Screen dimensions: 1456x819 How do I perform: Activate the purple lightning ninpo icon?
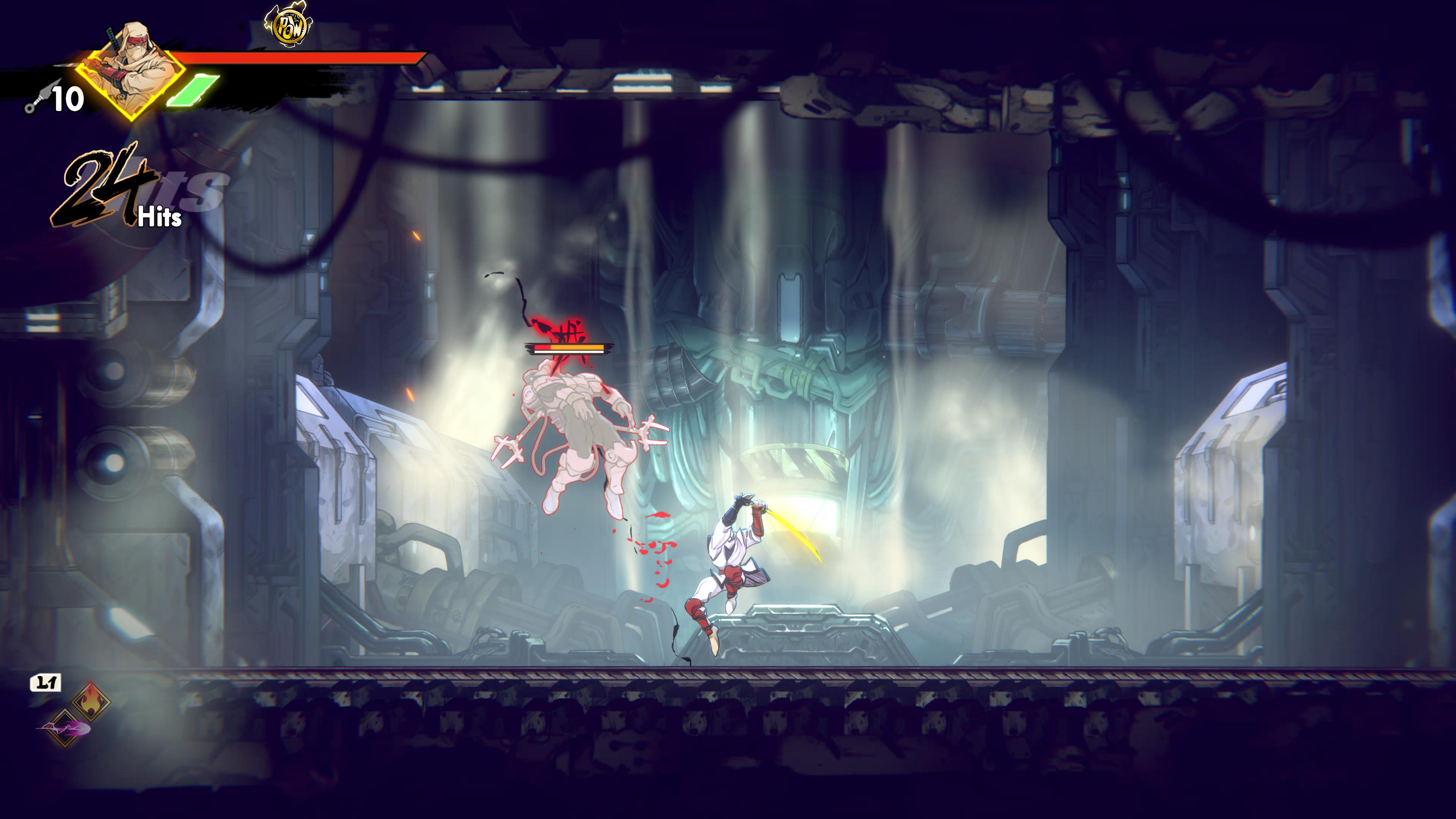click(64, 728)
